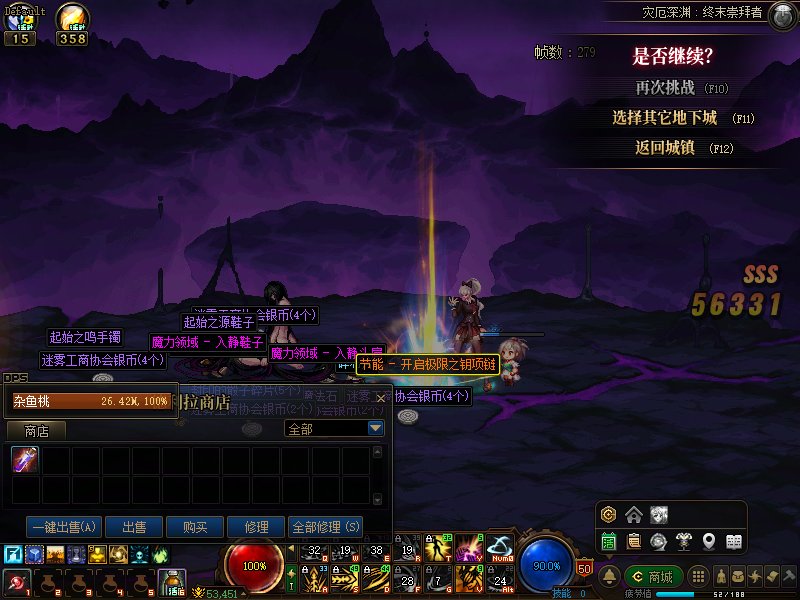Screen dimensions: 800x600
Task: Click the 购买 buy button
Action: [195, 527]
